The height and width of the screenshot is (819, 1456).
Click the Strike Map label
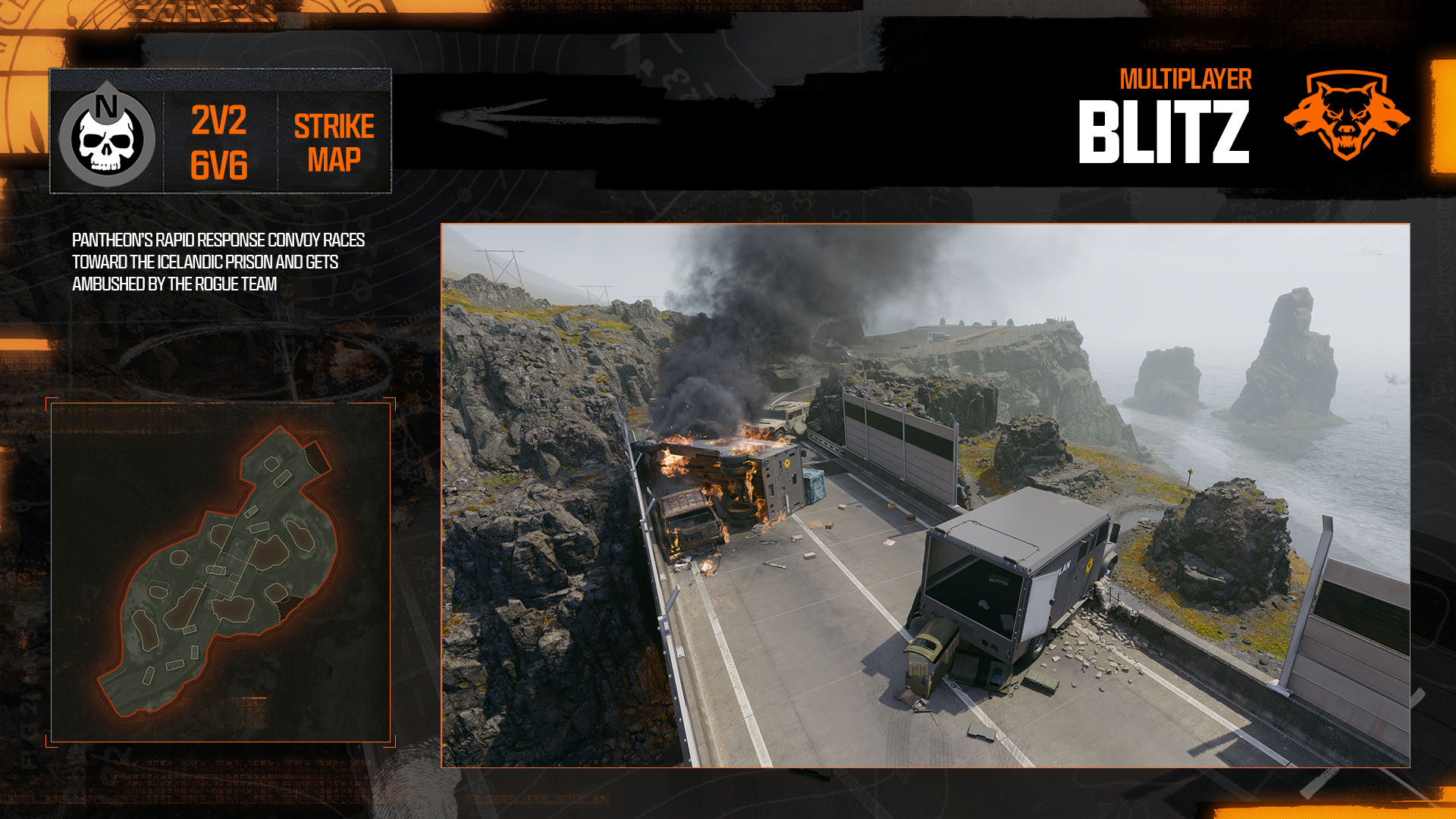click(334, 143)
